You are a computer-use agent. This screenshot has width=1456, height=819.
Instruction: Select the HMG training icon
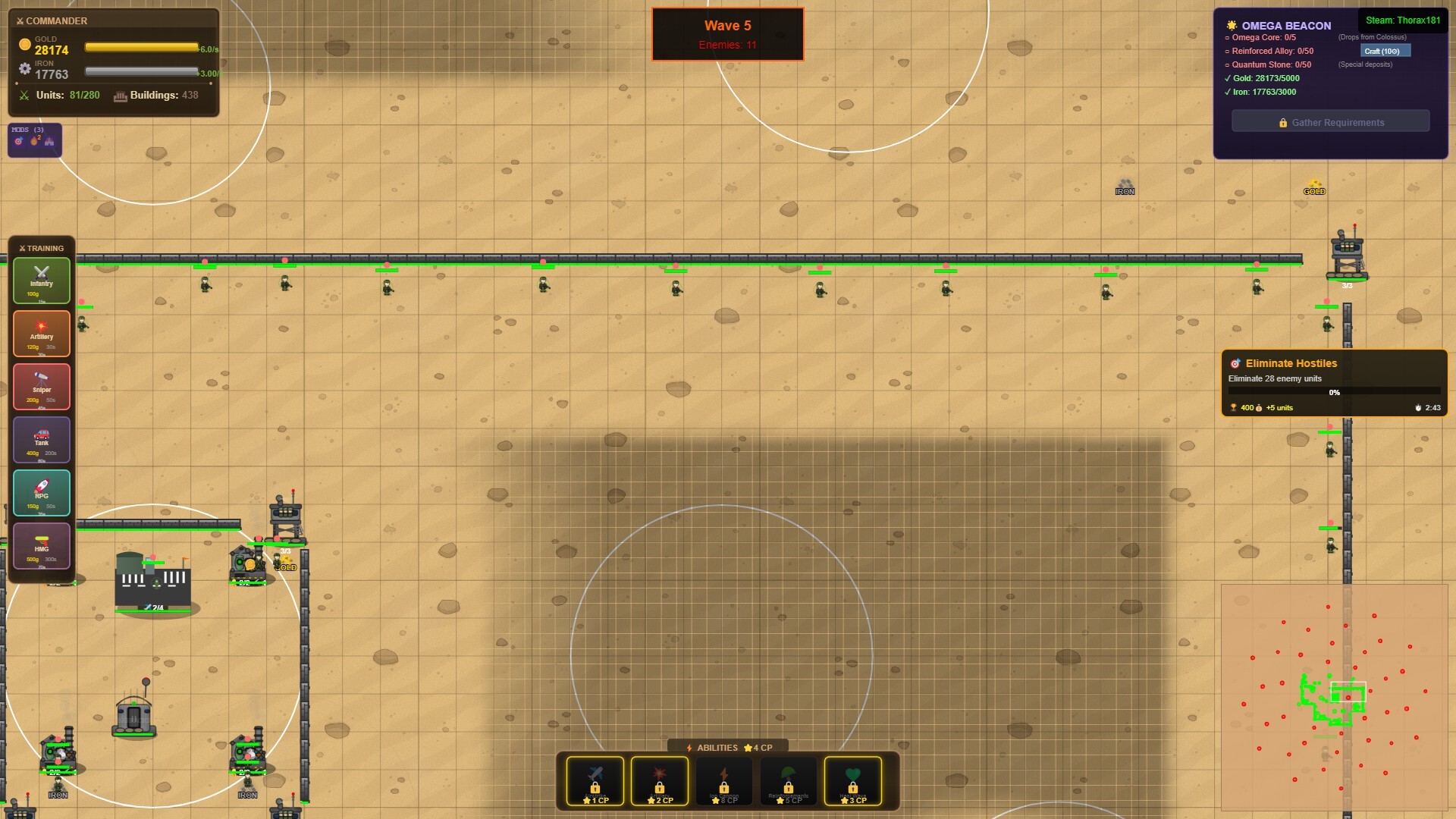click(42, 545)
